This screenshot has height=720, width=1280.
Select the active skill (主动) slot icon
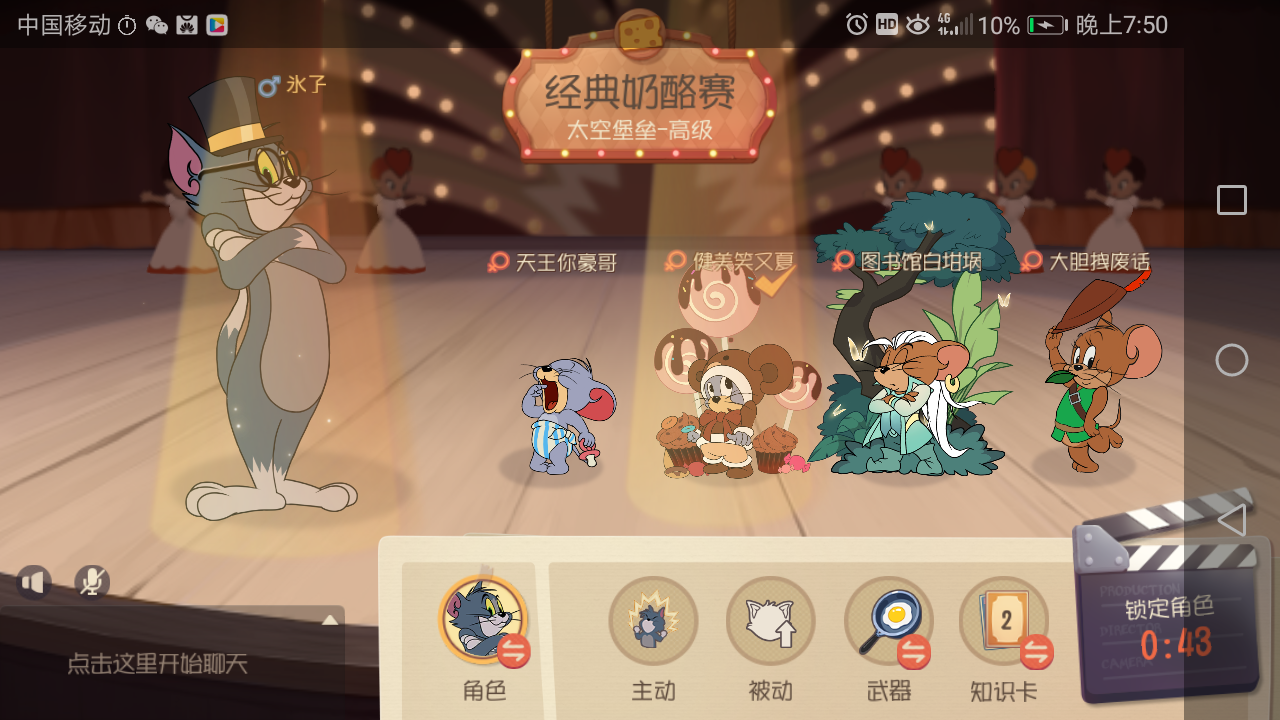point(653,620)
